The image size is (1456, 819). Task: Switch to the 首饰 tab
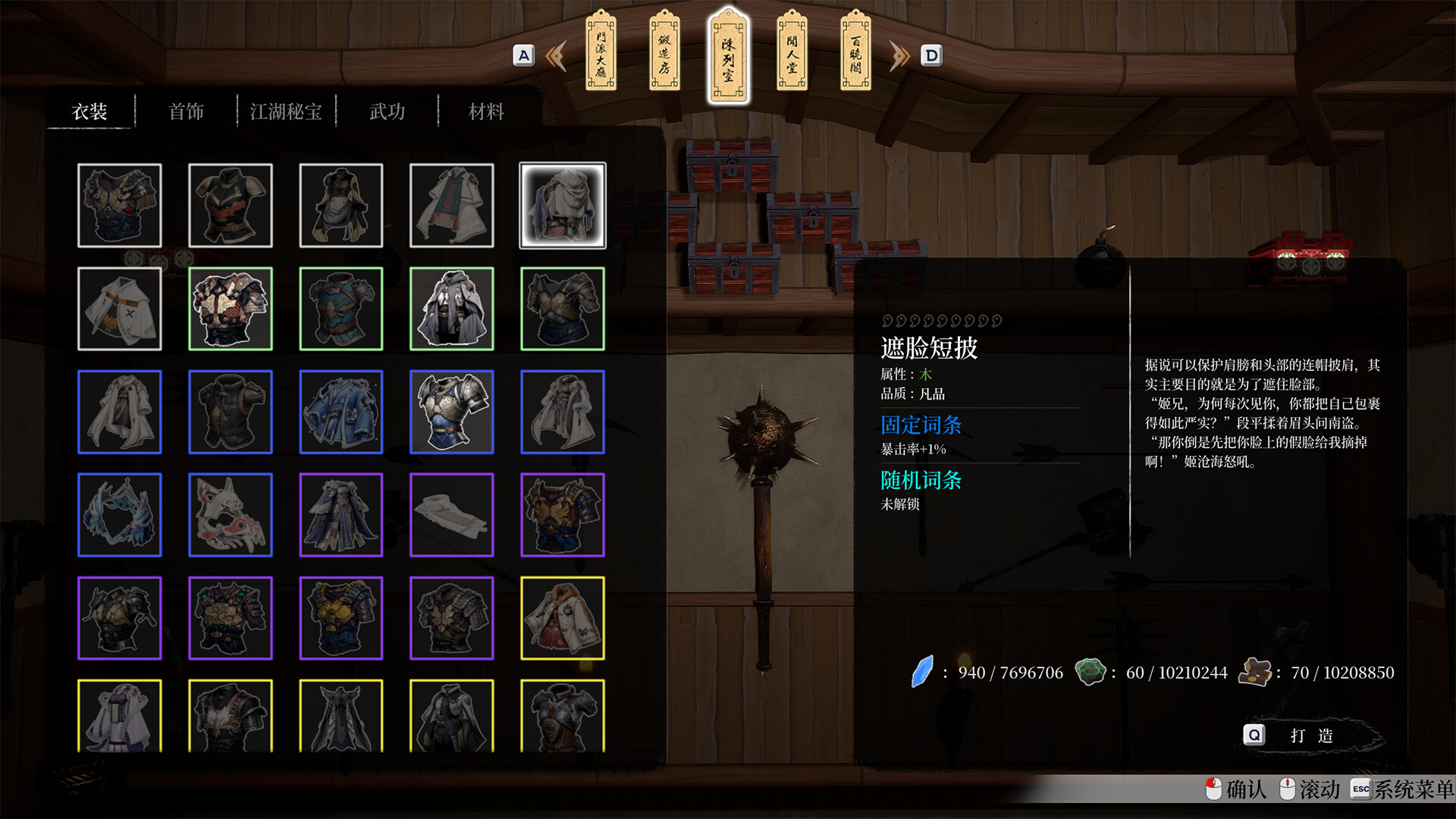pyautogui.click(x=187, y=111)
